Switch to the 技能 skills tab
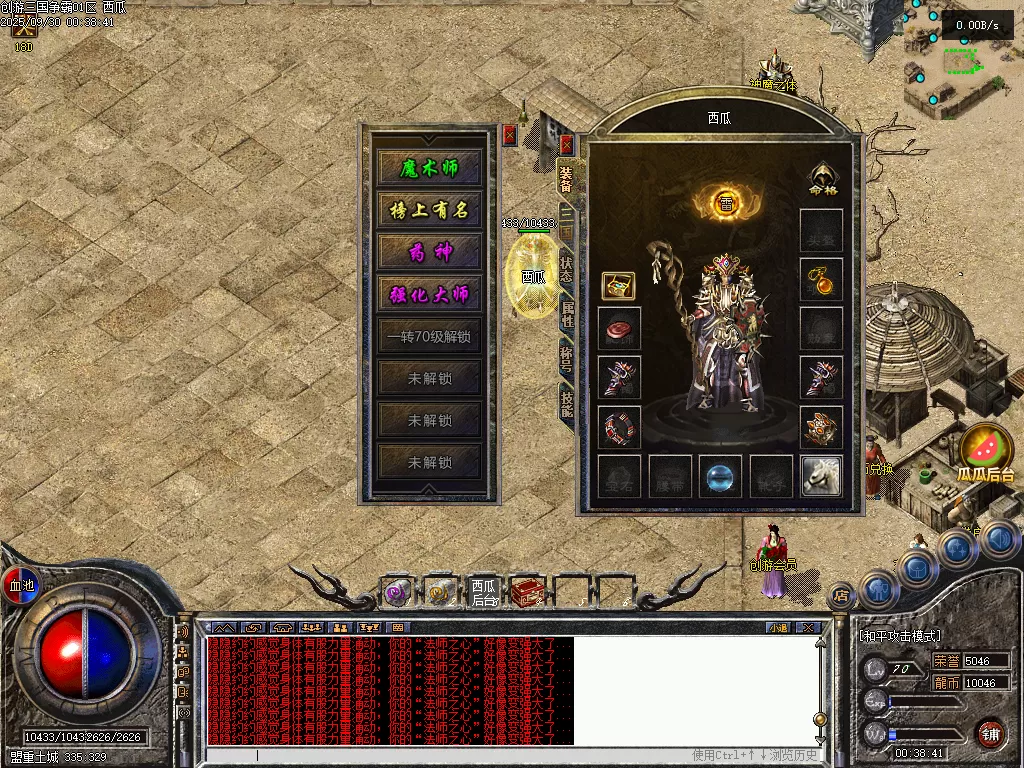This screenshot has width=1024, height=768. click(566, 401)
